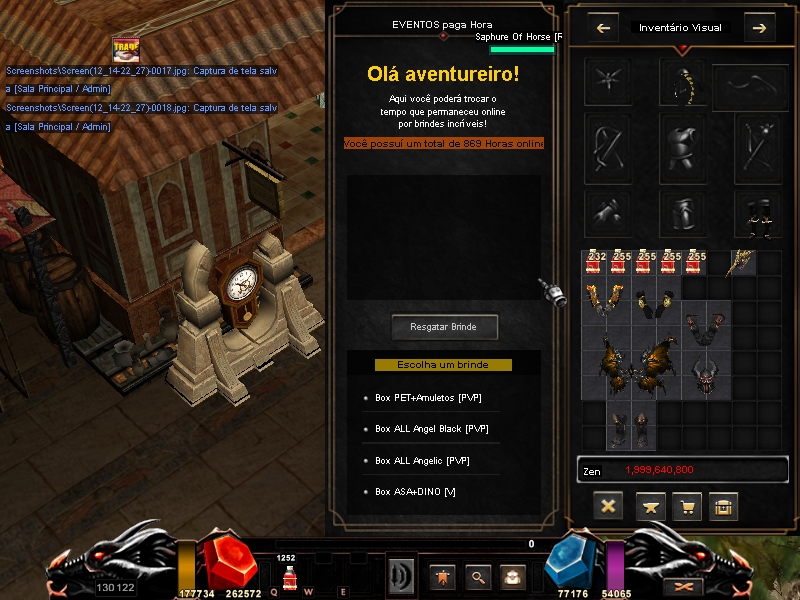The width and height of the screenshot is (800, 600).
Task: Select the equipped boots slot
Action: [757, 212]
